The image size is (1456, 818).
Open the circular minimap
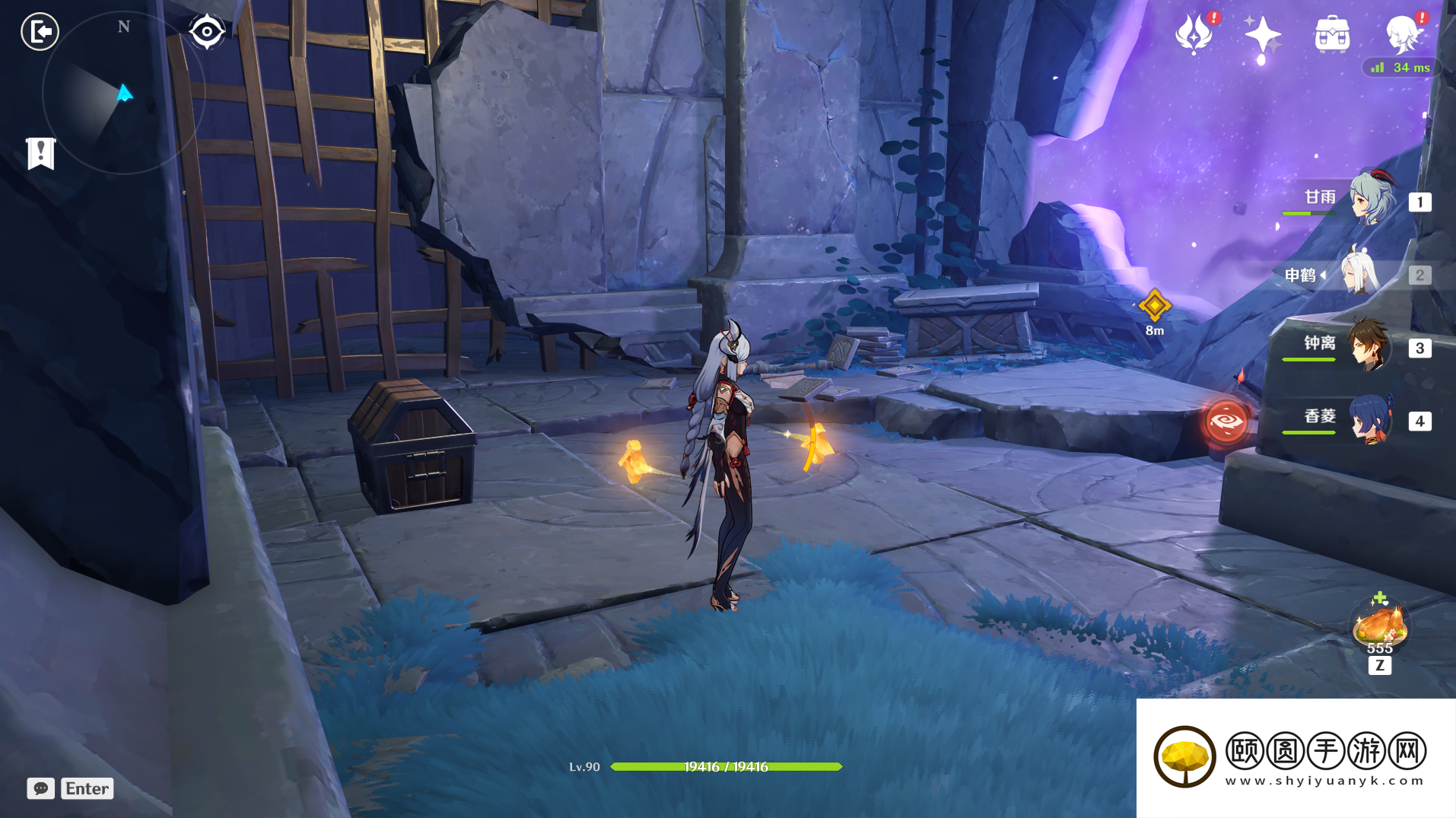tap(123, 93)
